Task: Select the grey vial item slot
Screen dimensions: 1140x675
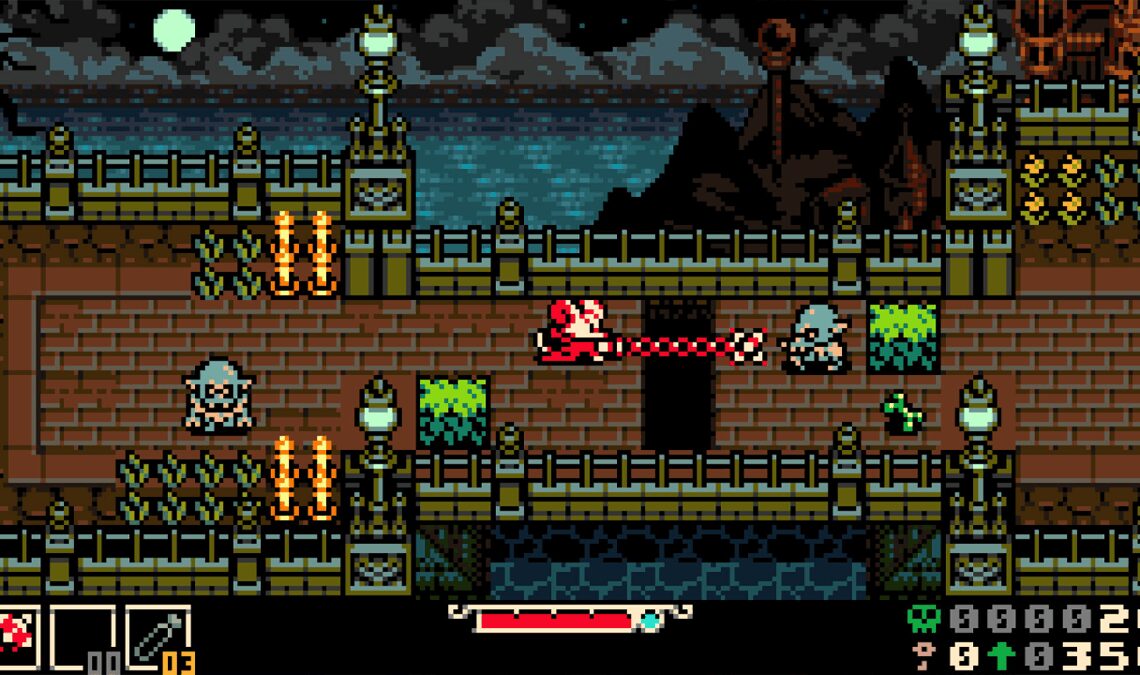Action: 157,637
